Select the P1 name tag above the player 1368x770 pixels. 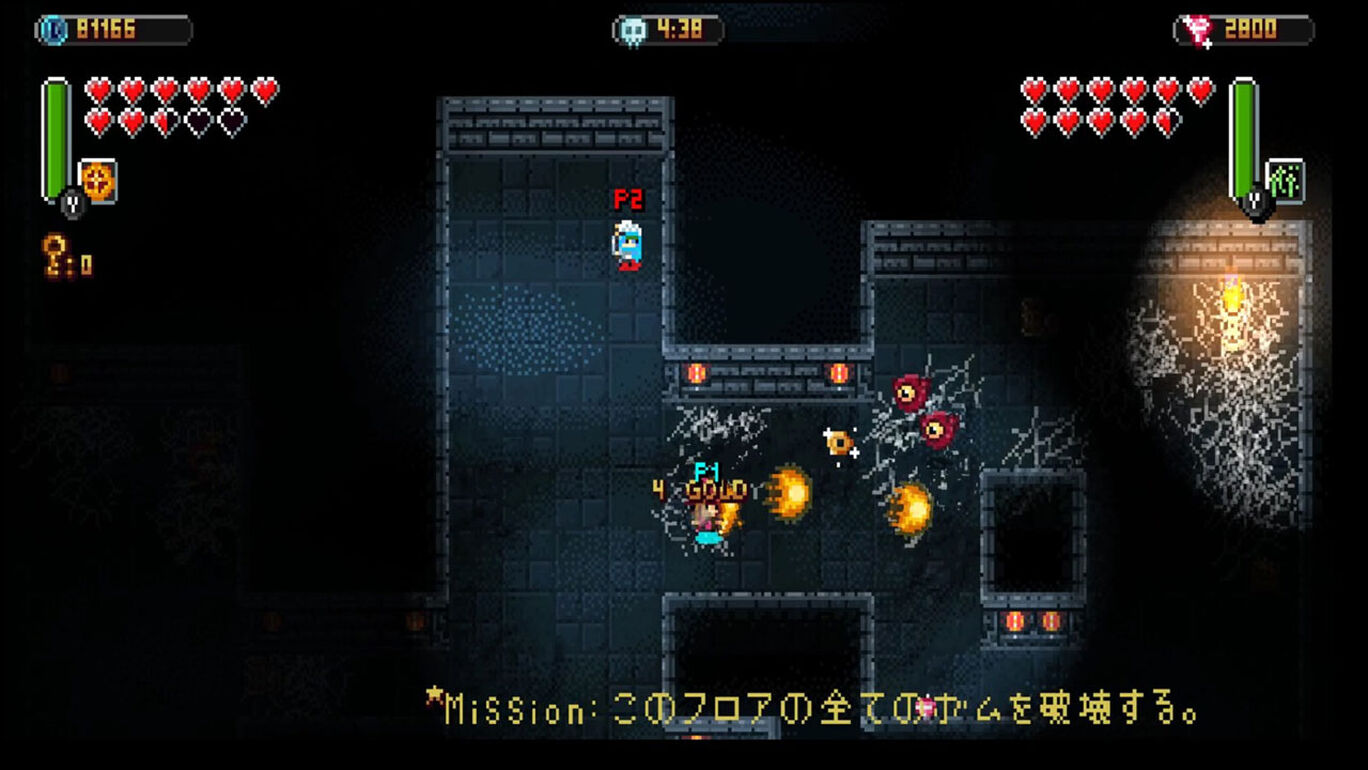(x=707, y=470)
